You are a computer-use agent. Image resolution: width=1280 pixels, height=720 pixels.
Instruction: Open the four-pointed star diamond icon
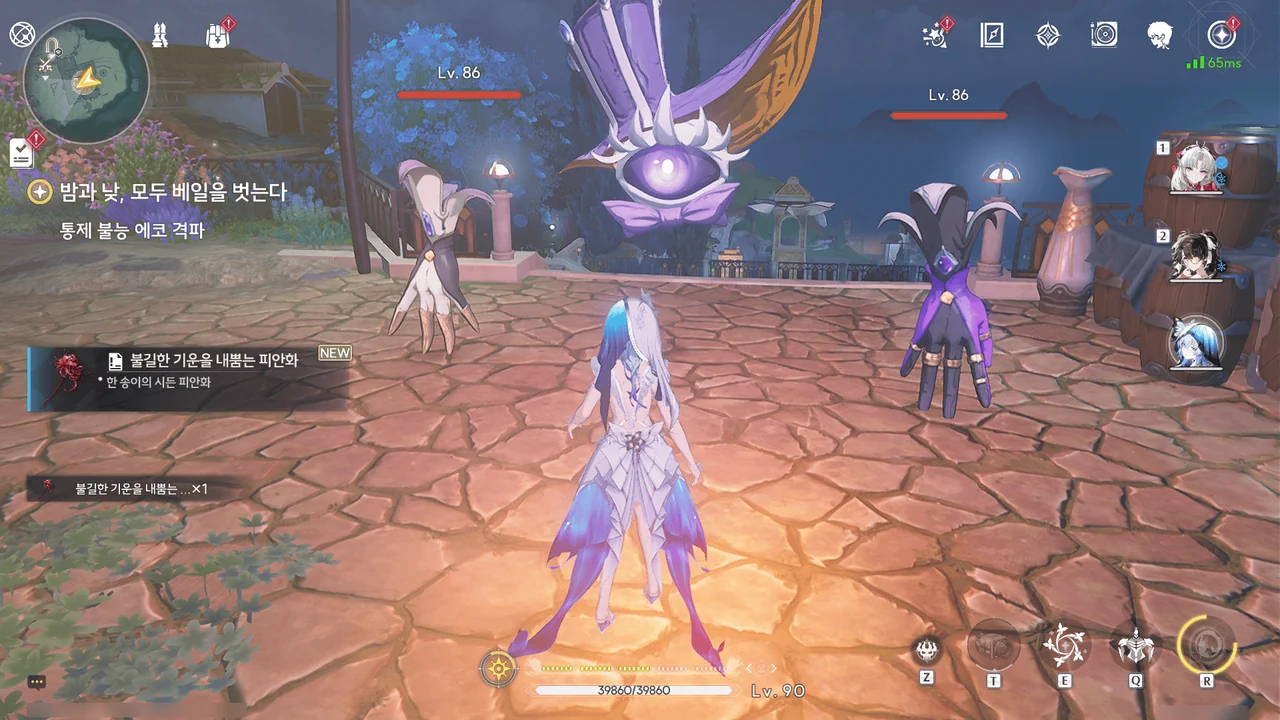(x=1047, y=36)
